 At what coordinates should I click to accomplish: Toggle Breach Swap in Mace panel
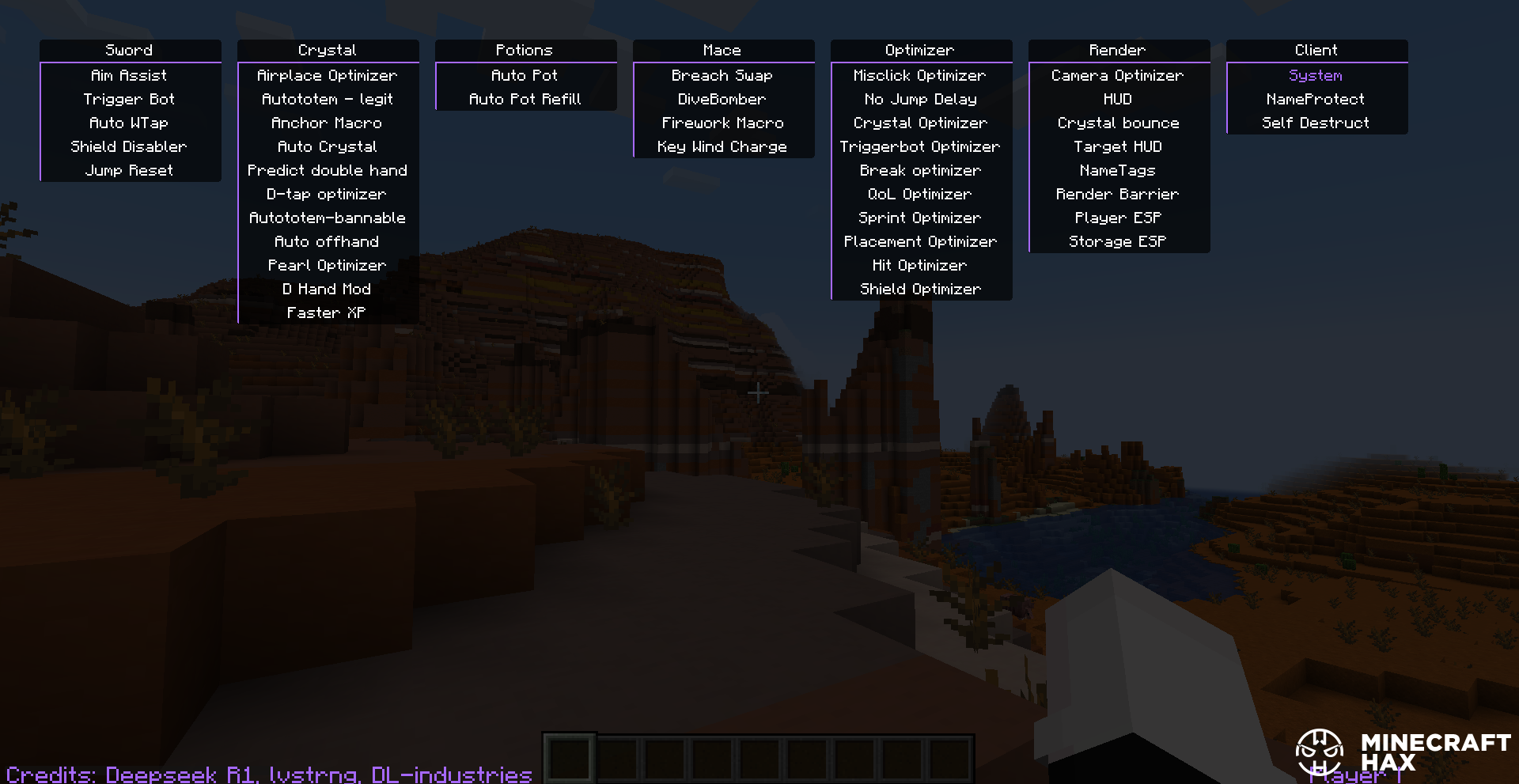[722, 76]
